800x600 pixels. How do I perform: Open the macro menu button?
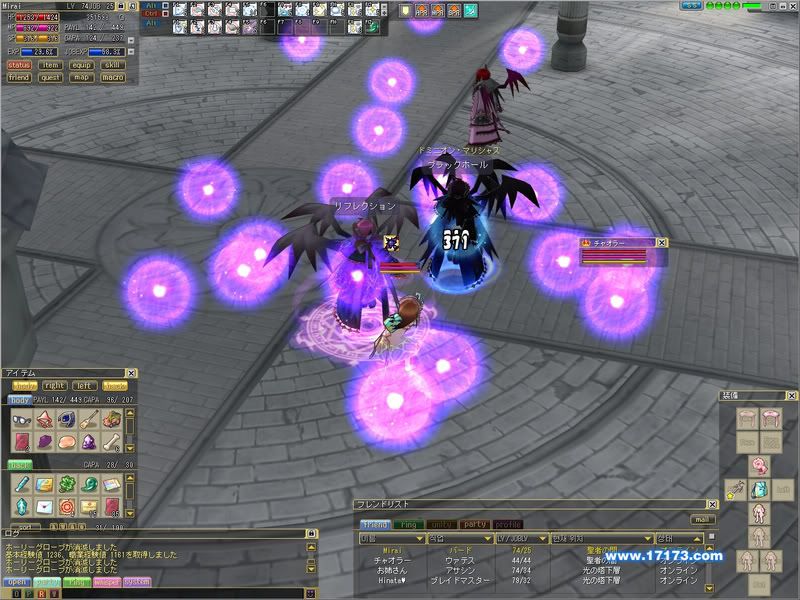click(x=113, y=76)
